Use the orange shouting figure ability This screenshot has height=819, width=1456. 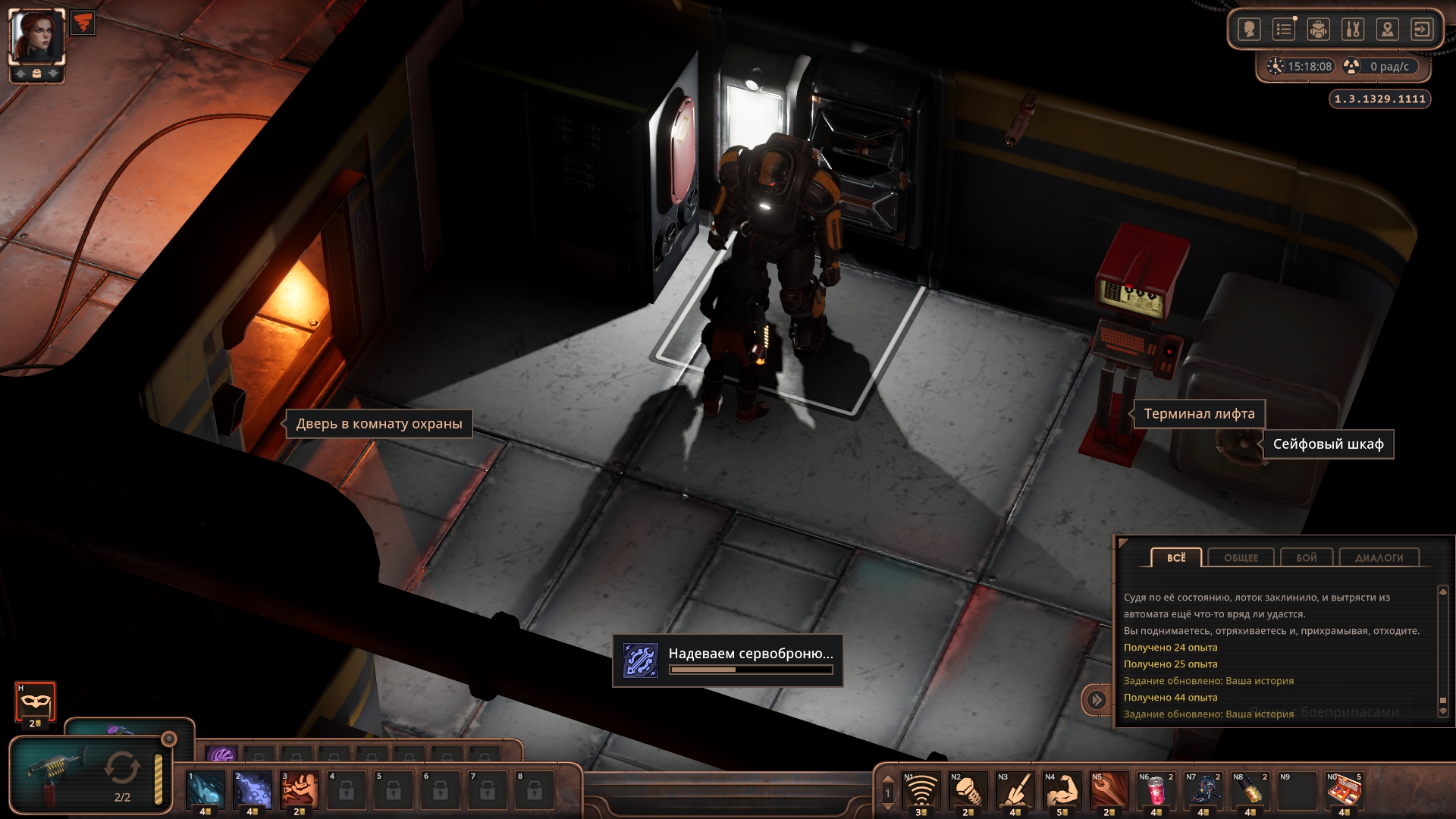pos(300,789)
